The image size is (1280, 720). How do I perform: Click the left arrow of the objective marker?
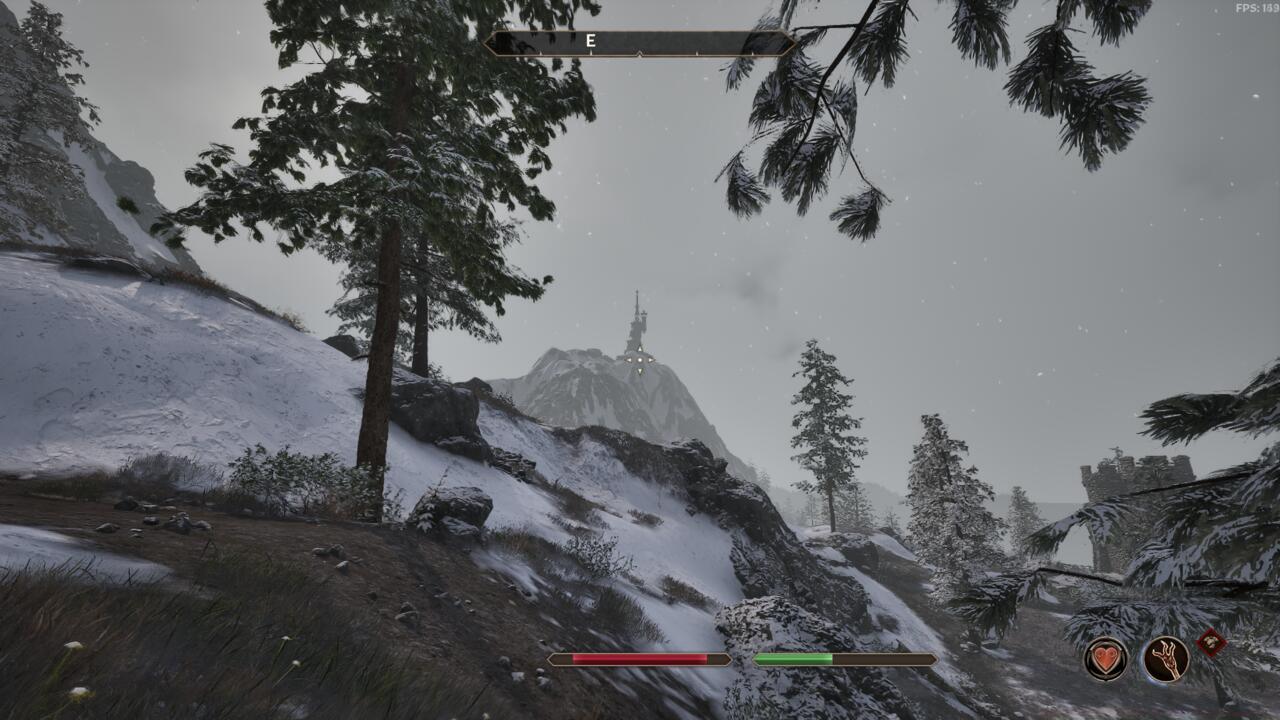pos(628,359)
